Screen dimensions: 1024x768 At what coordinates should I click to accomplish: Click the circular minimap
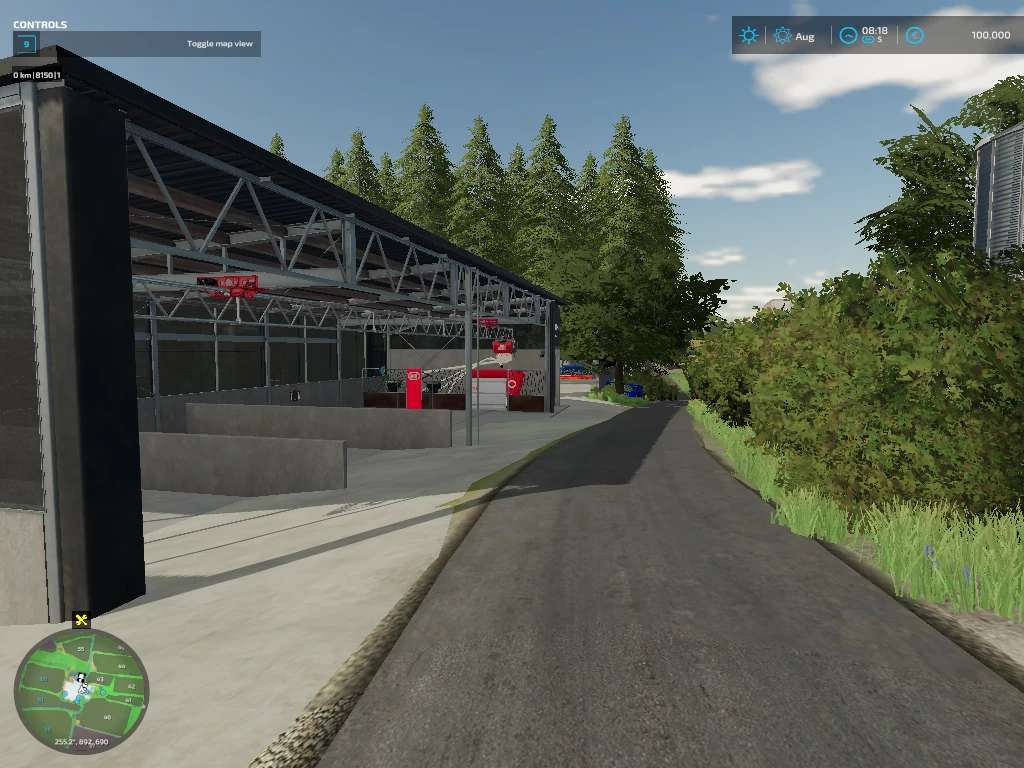81,686
